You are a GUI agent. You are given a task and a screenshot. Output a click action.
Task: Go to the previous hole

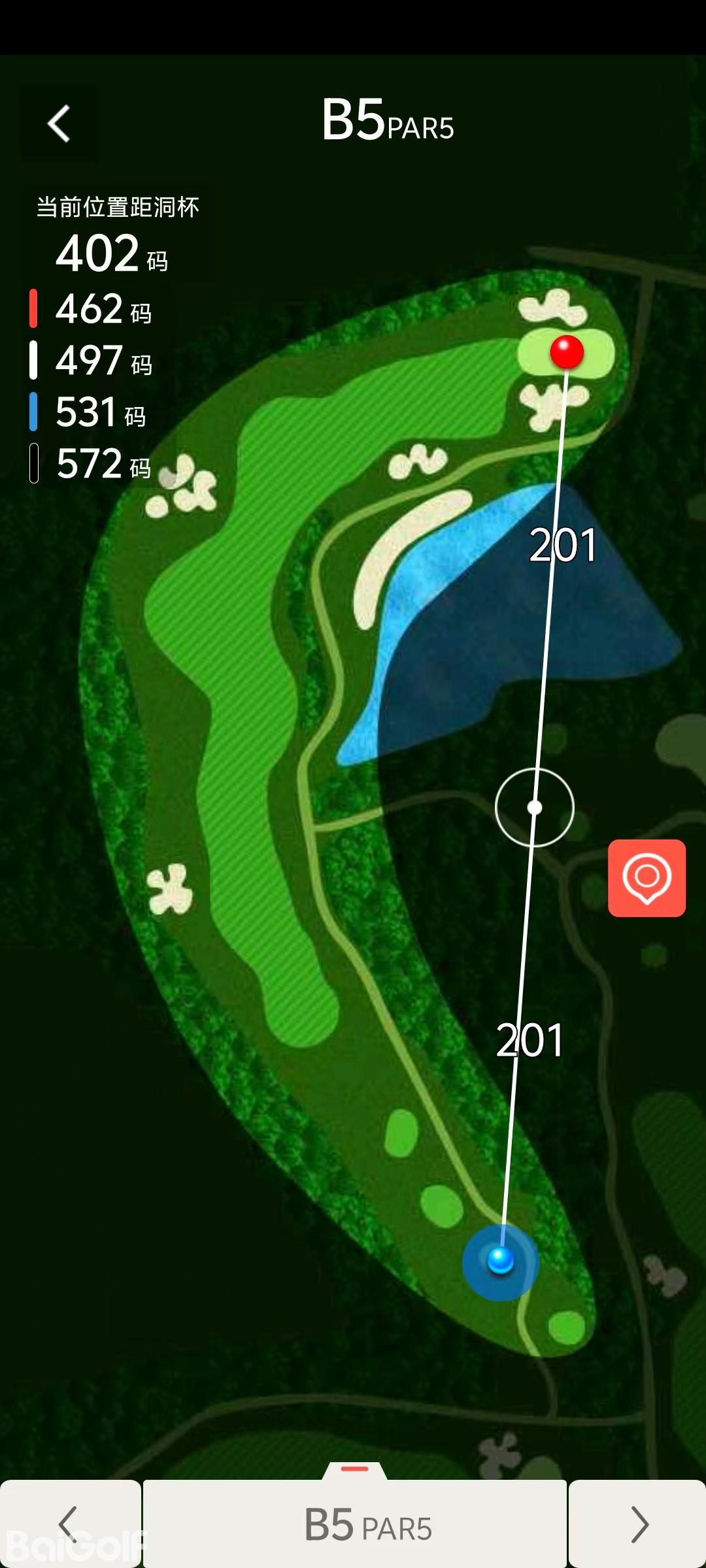click(x=69, y=1524)
